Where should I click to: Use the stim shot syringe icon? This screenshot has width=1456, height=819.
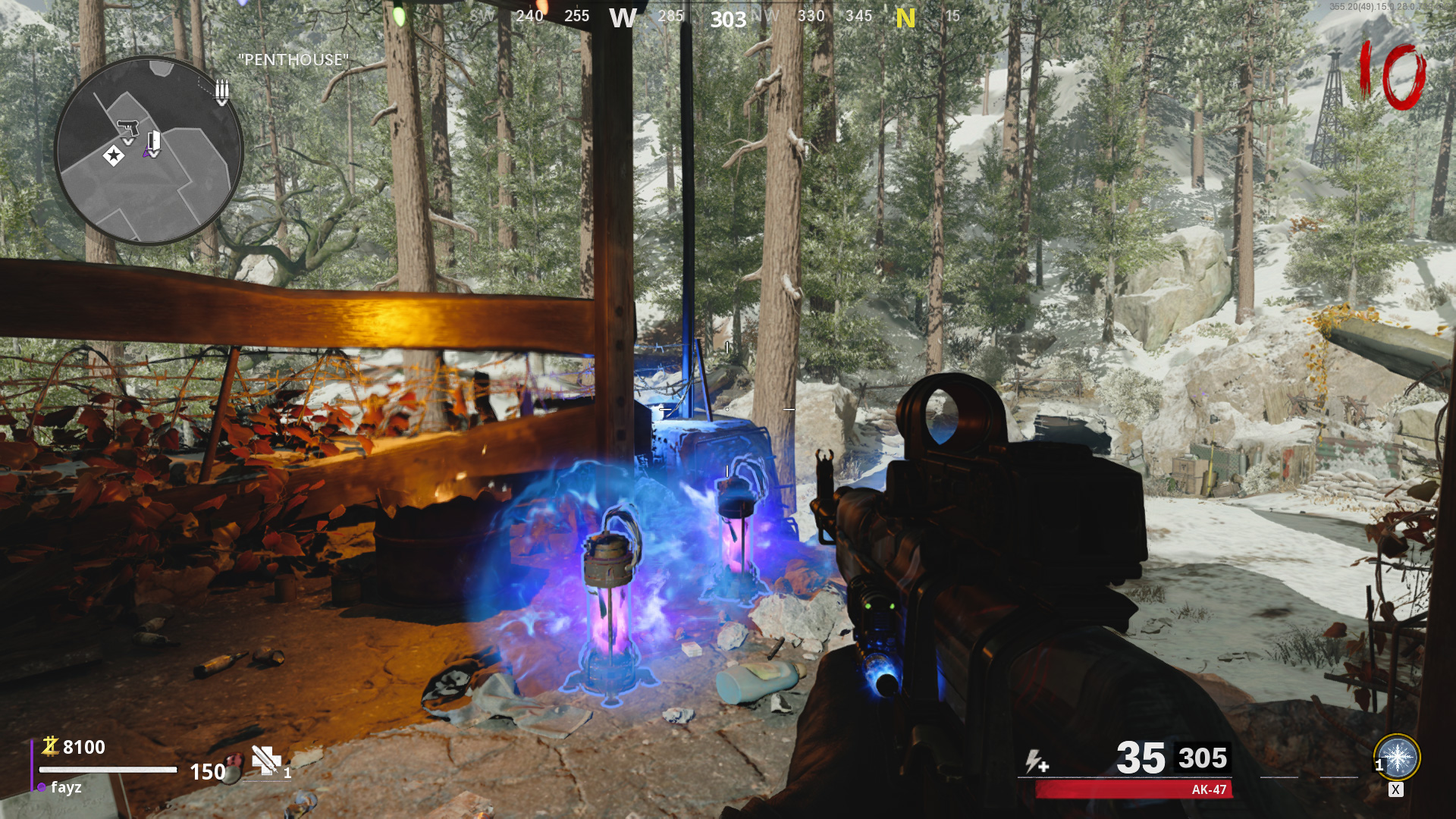(x=266, y=760)
